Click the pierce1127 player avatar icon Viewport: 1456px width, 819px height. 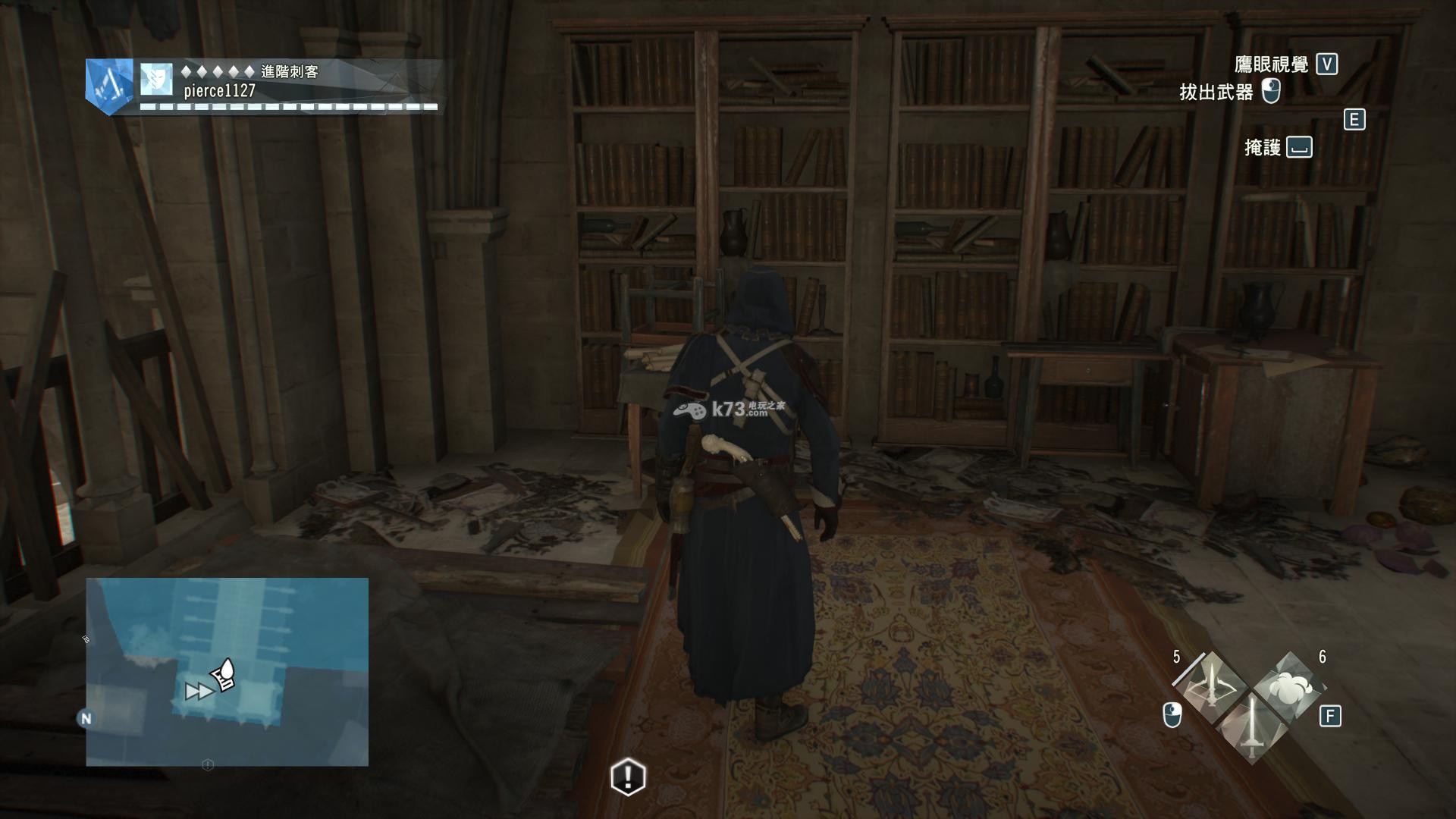pos(156,80)
